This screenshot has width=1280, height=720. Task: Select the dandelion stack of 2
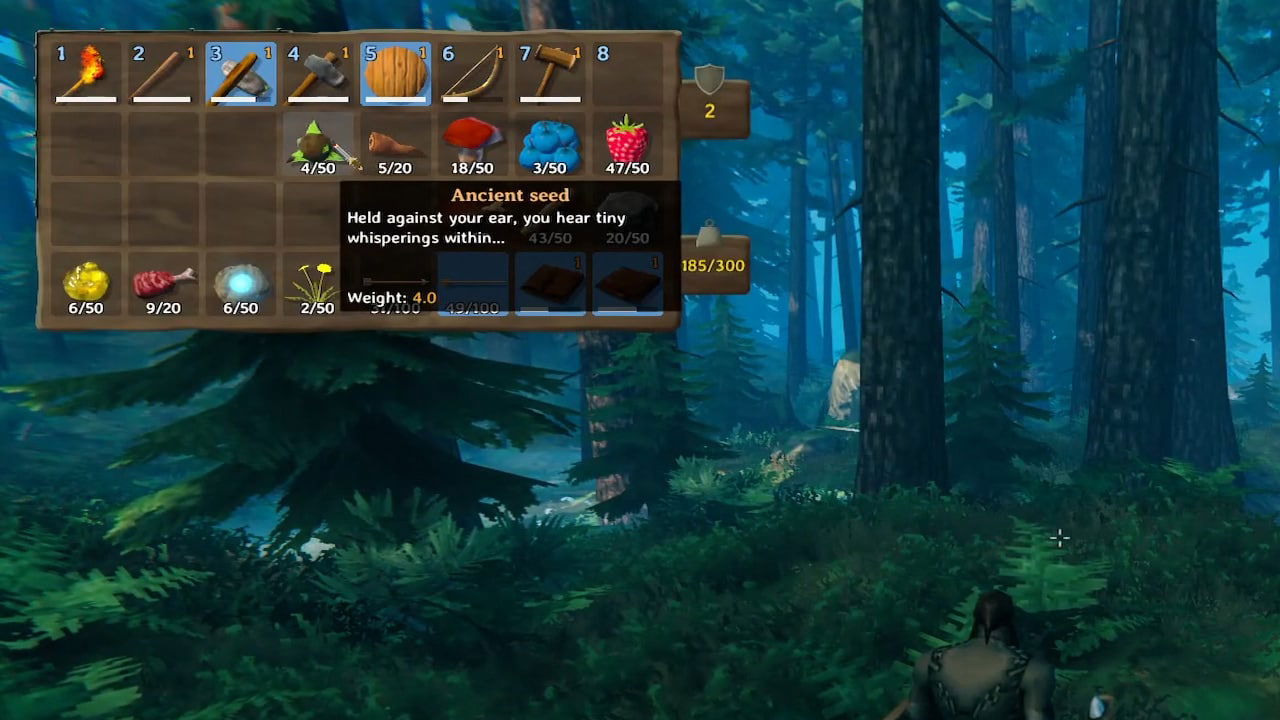tap(318, 283)
